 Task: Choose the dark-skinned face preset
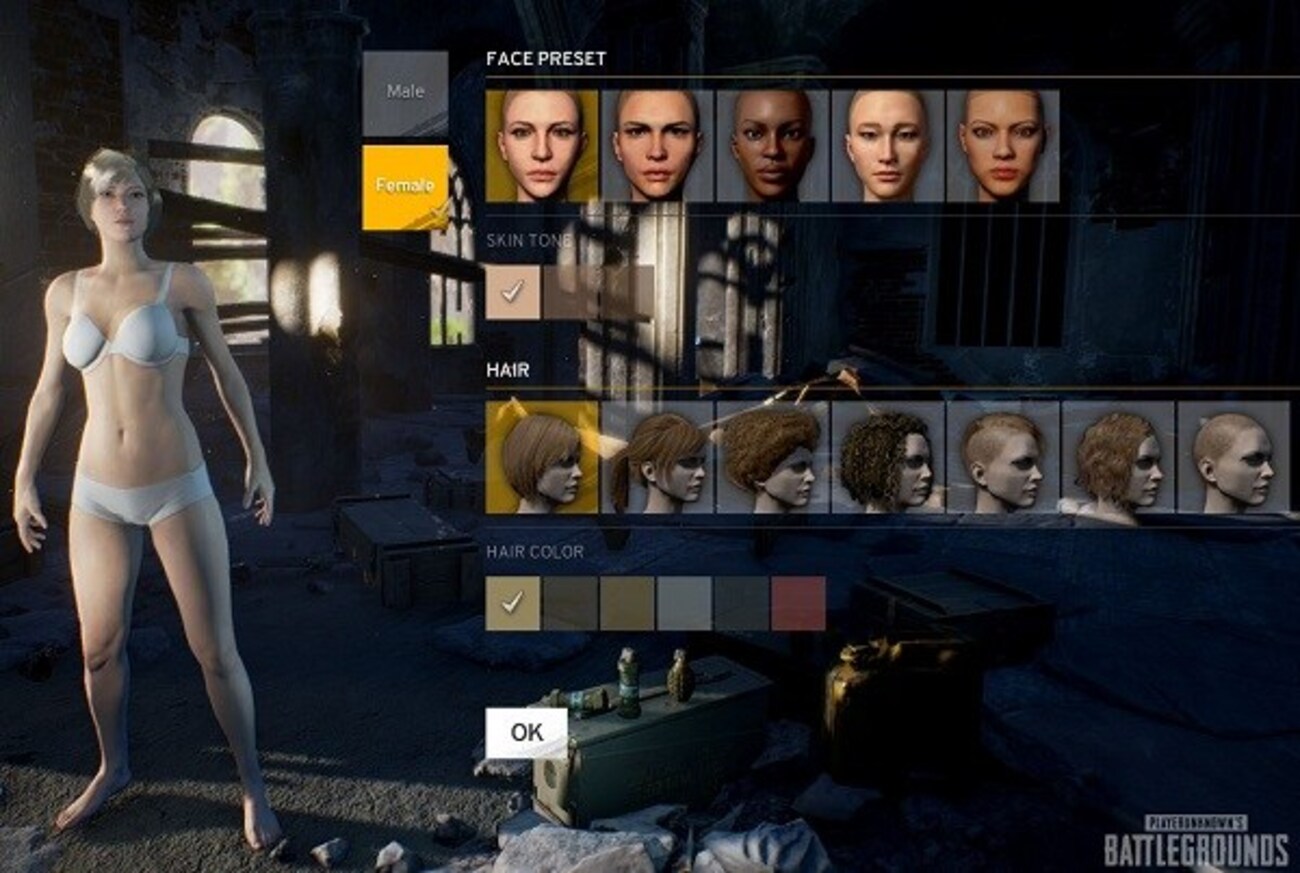point(772,146)
